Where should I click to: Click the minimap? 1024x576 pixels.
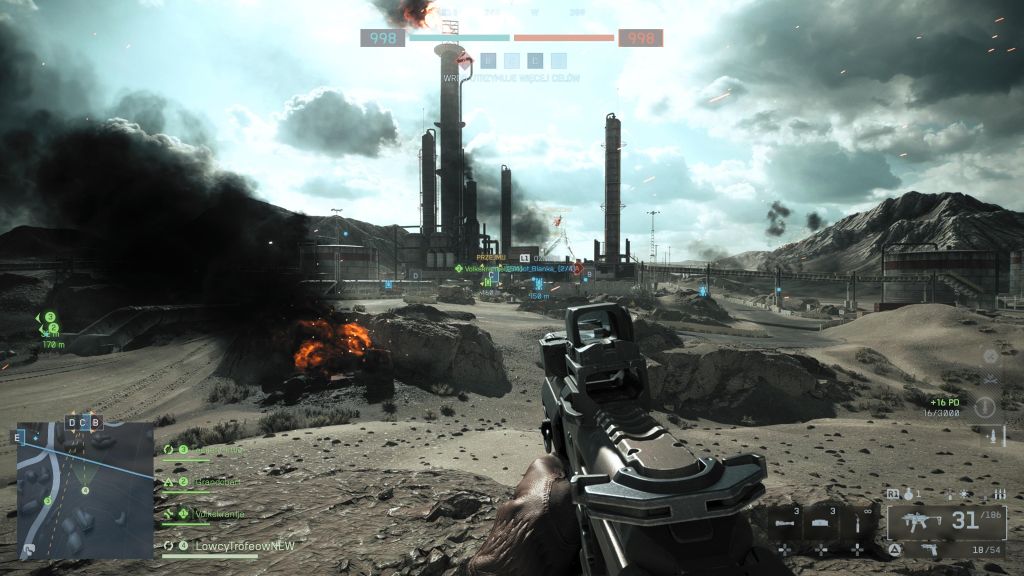pyautogui.click(x=85, y=490)
